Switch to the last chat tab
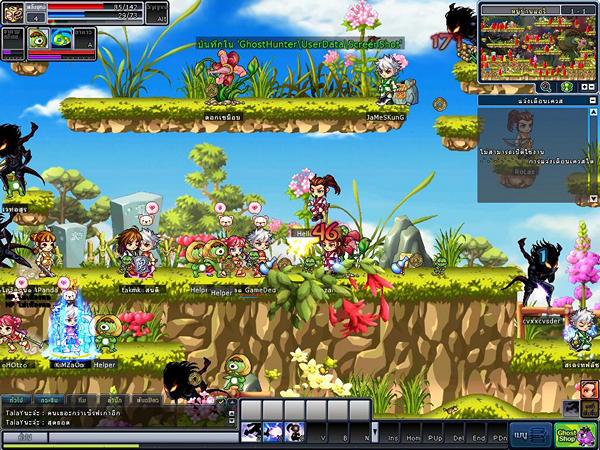Image resolution: width=600 pixels, height=450 pixels. (147, 400)
